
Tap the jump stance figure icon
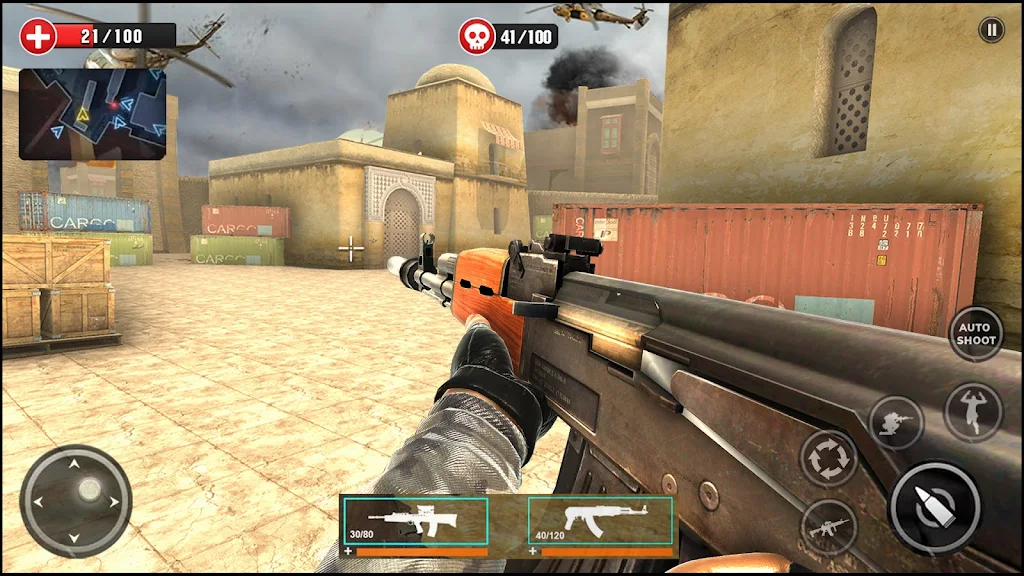click(973, 411)
